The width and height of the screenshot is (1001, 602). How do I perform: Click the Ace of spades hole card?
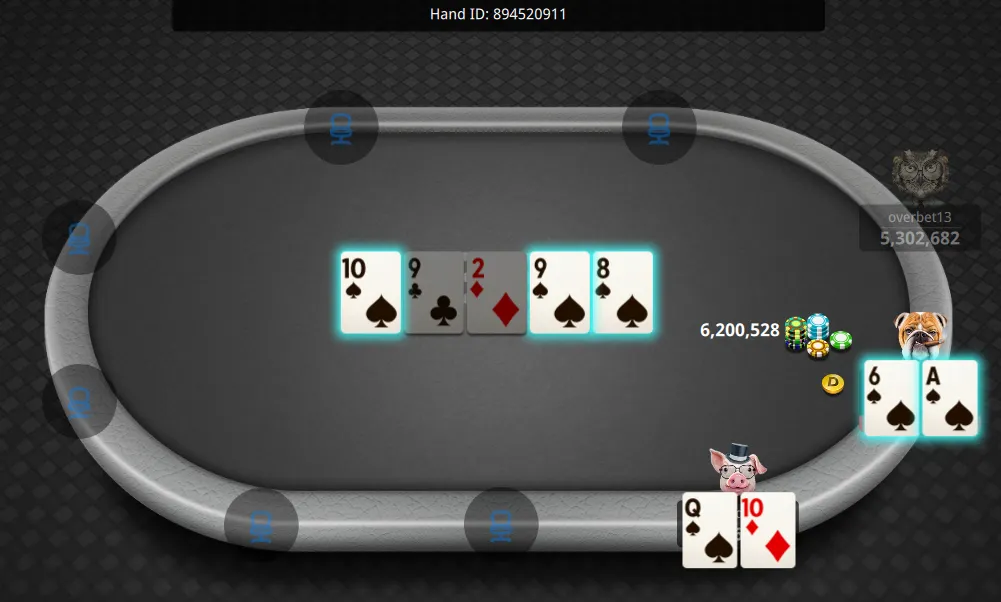coord(949,398)
